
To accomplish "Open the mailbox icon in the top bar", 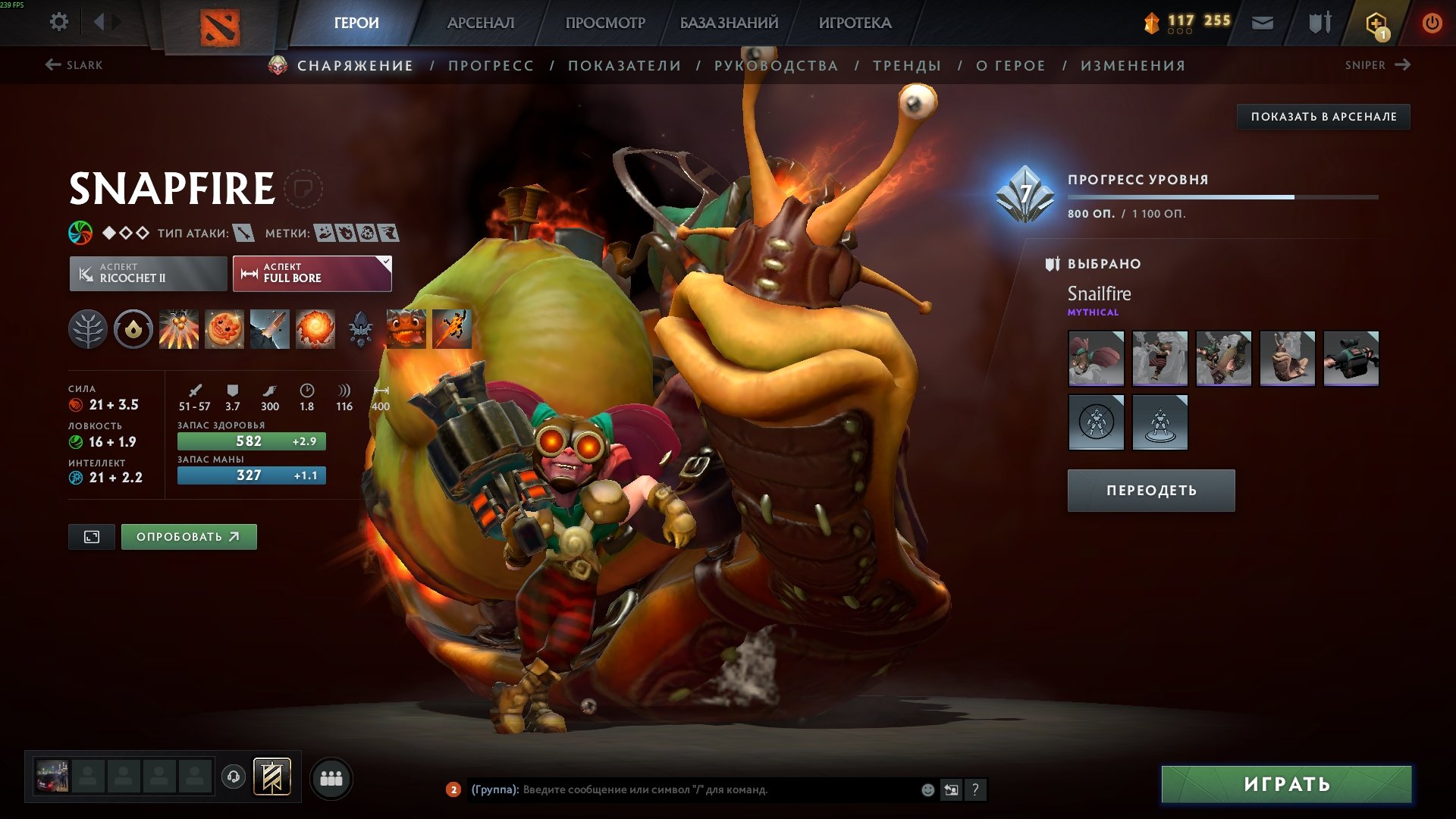I will (x=1261, y=22).
